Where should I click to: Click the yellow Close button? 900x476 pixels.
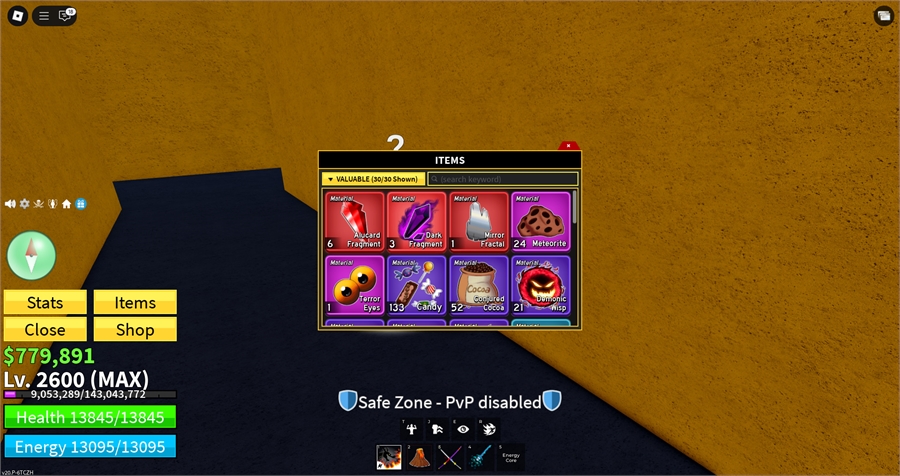pos(45,329)
